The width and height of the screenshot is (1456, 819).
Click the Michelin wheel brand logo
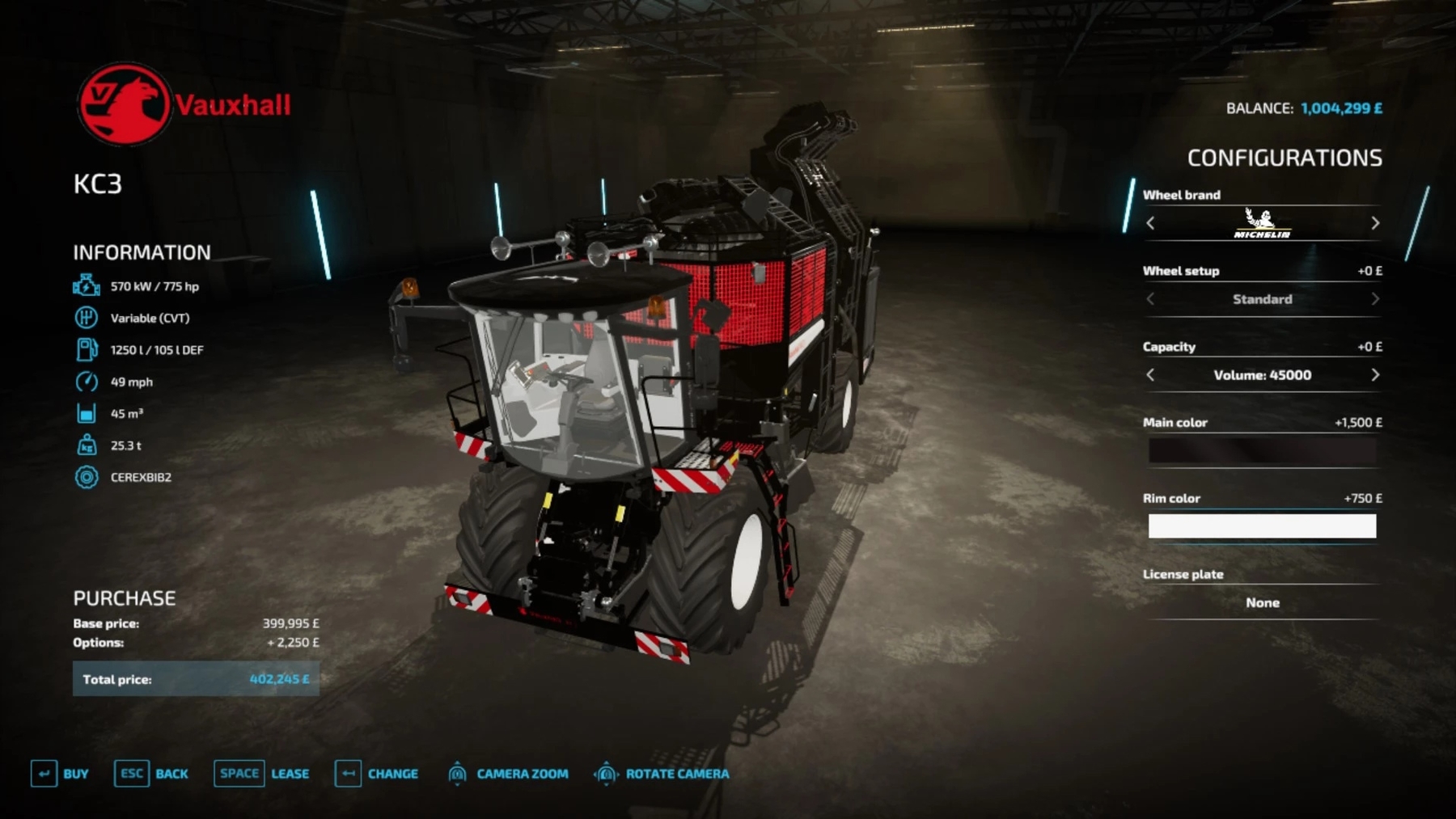(1263, 224)
